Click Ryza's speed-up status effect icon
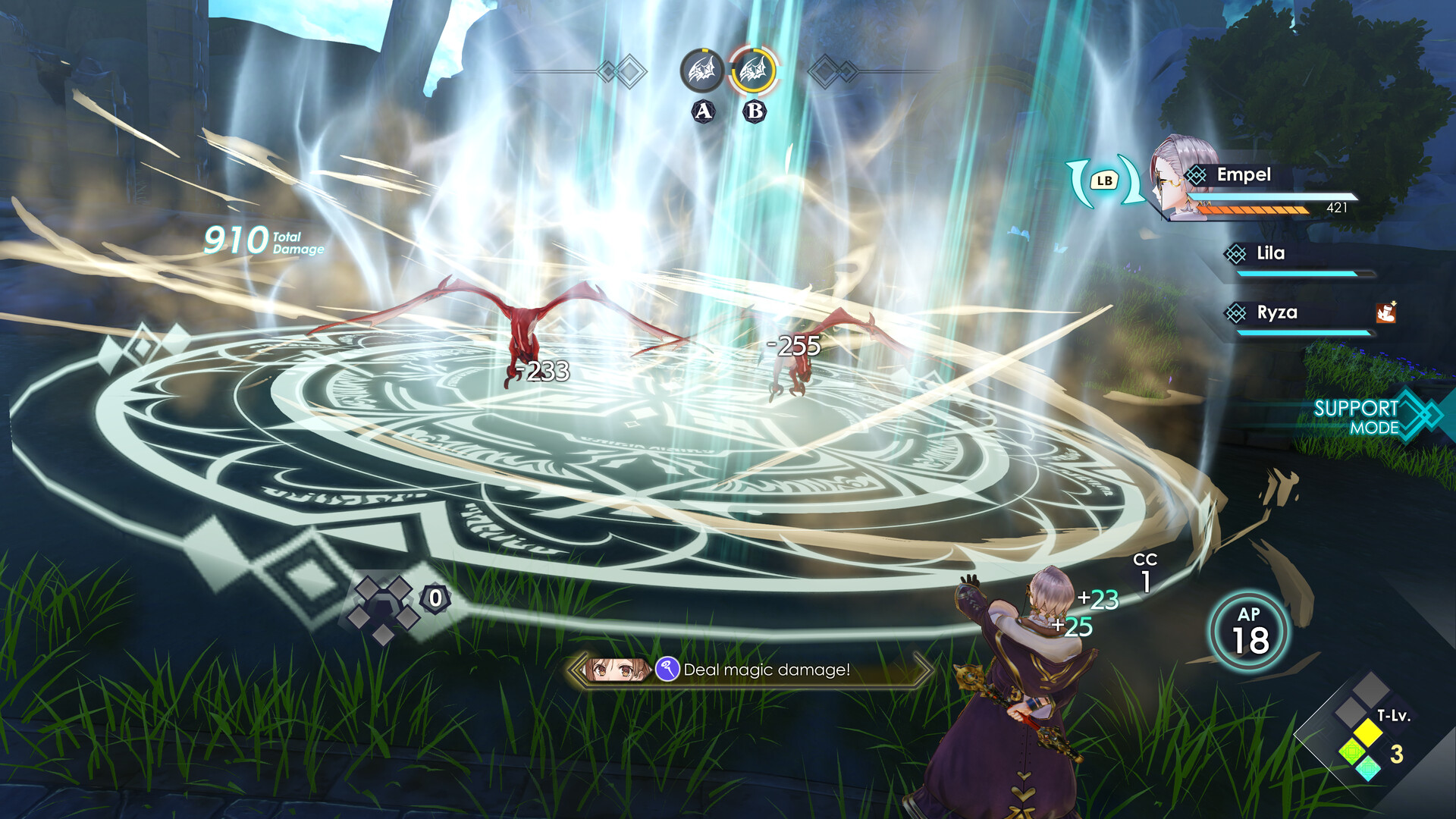Image resolution: width=1456 pixels, height=819 pixels. [x=1386, y=313]
